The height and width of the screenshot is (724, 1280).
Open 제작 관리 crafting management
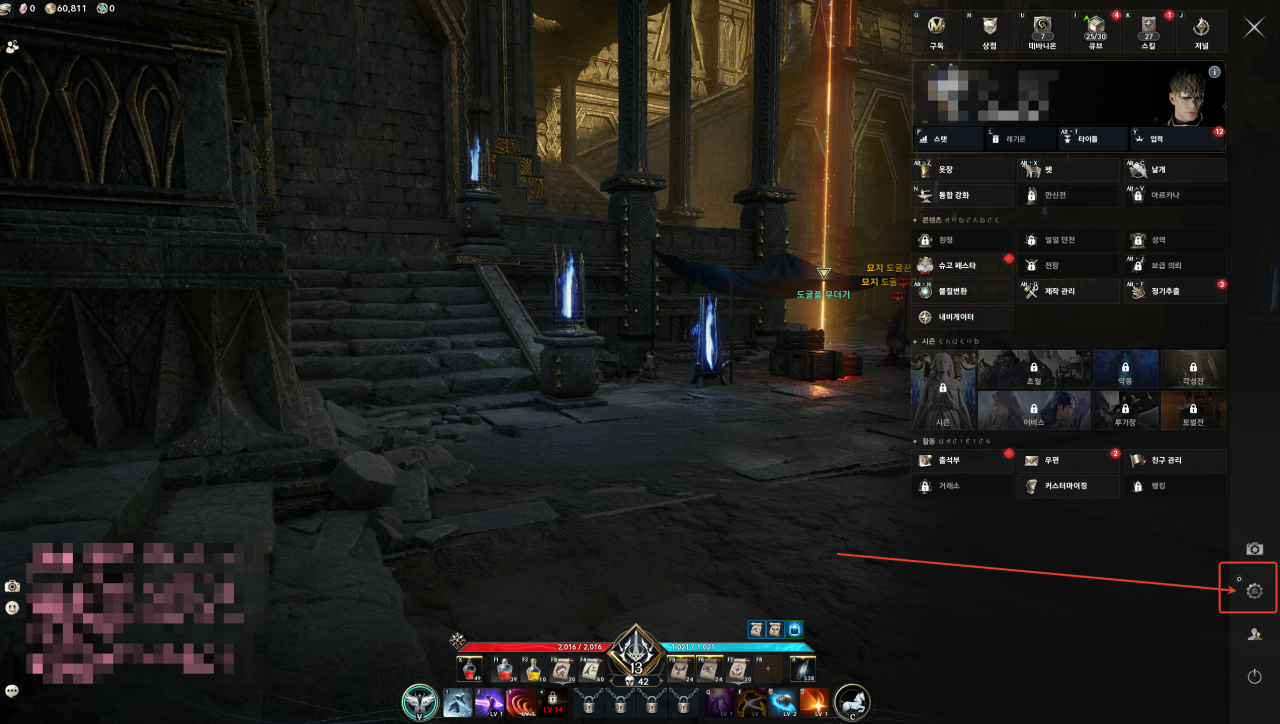pos(1067,291)
